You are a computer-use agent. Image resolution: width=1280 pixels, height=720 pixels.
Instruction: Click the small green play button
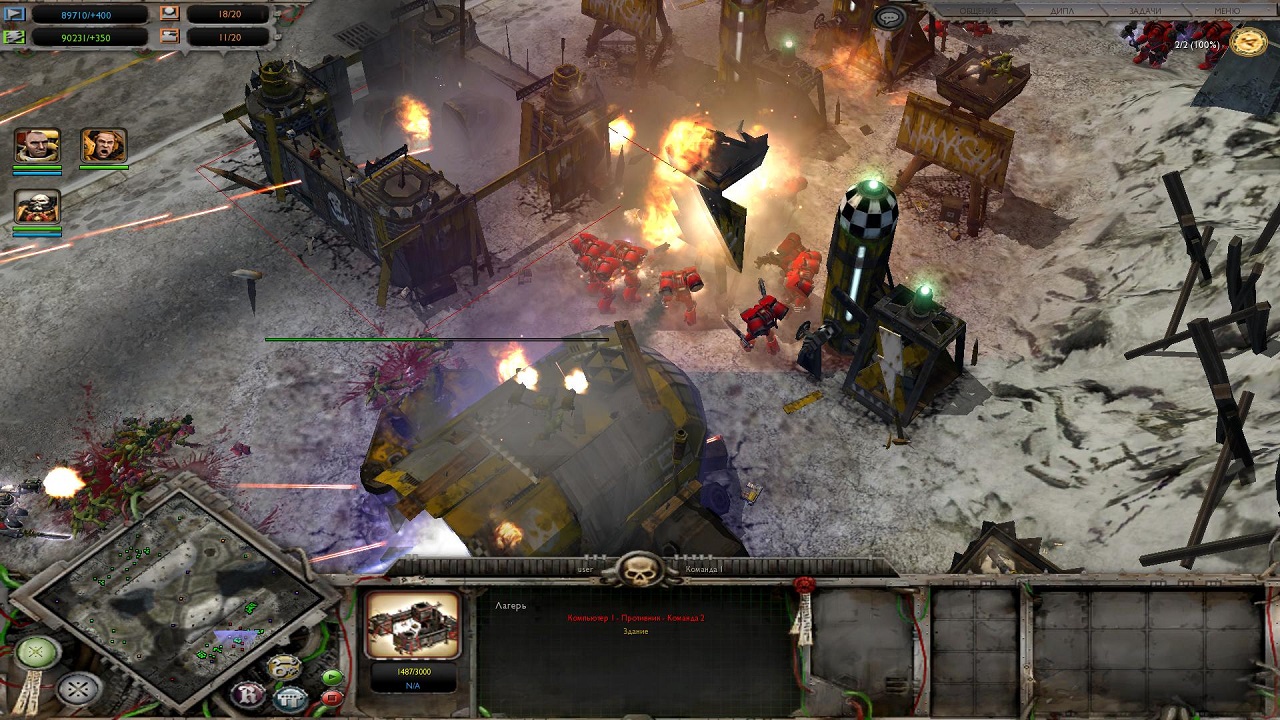332,677
